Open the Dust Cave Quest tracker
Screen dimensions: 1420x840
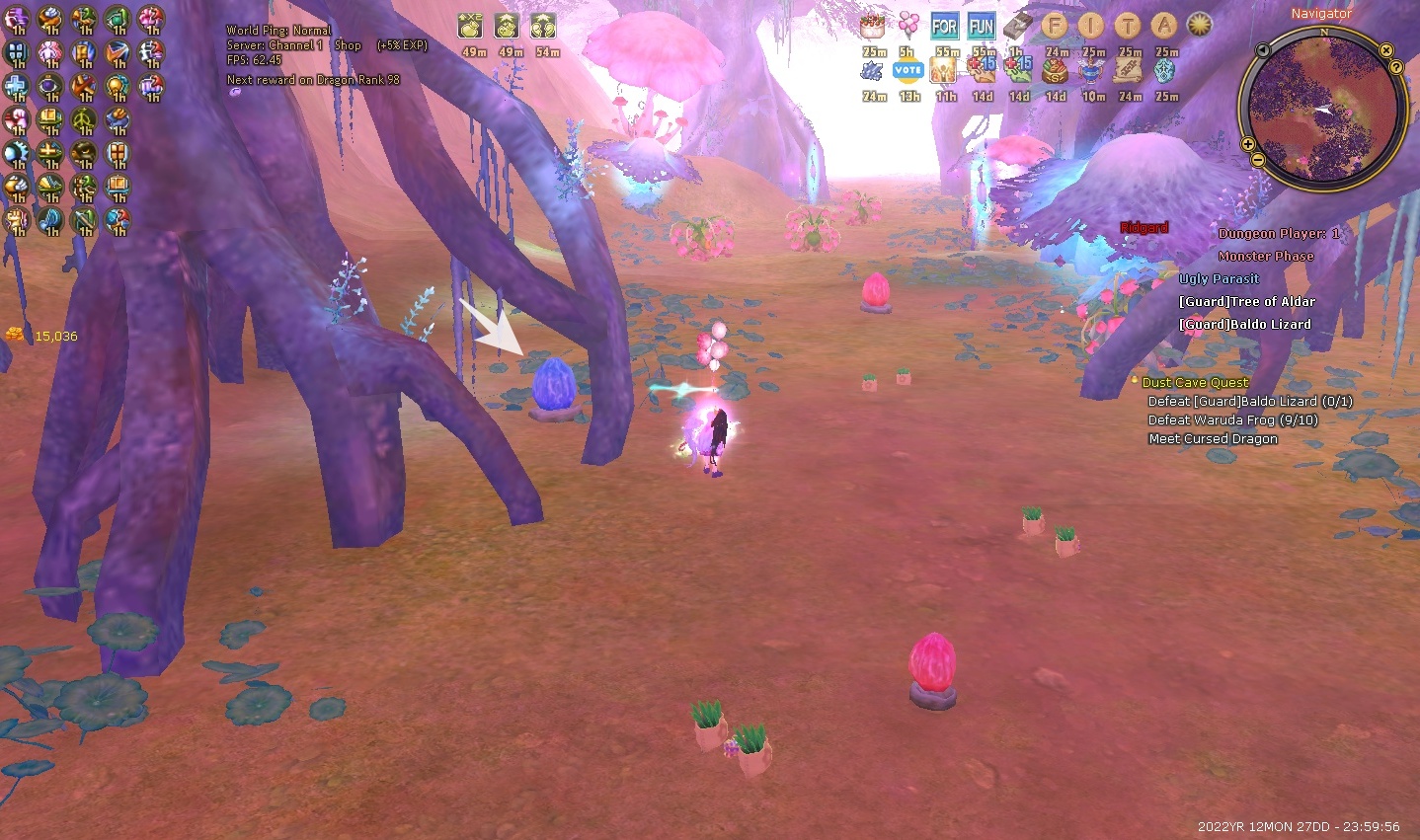pyautogui.click(x=1195, y=382)
